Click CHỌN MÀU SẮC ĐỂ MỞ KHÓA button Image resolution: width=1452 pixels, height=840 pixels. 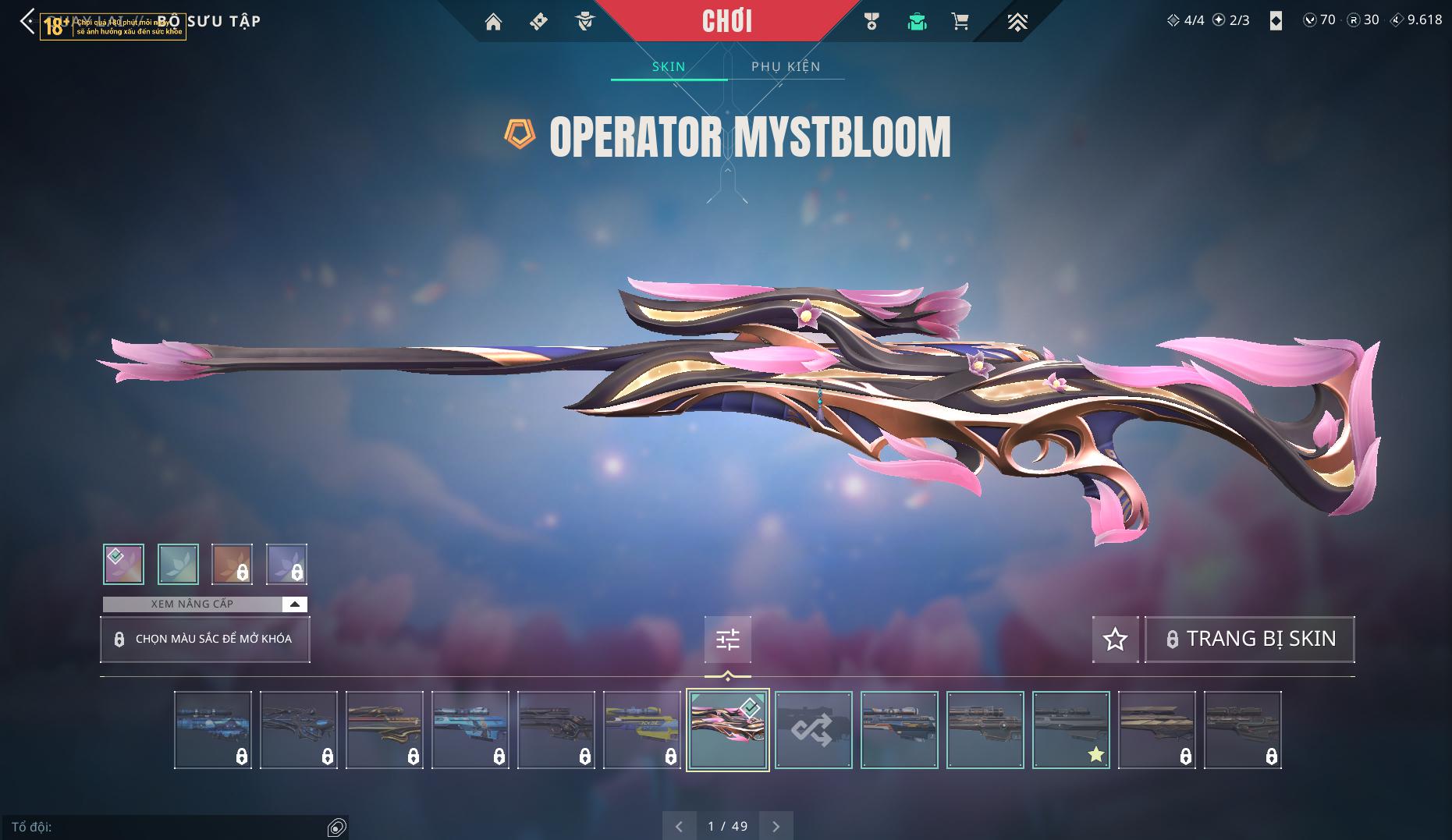point(205,640)
